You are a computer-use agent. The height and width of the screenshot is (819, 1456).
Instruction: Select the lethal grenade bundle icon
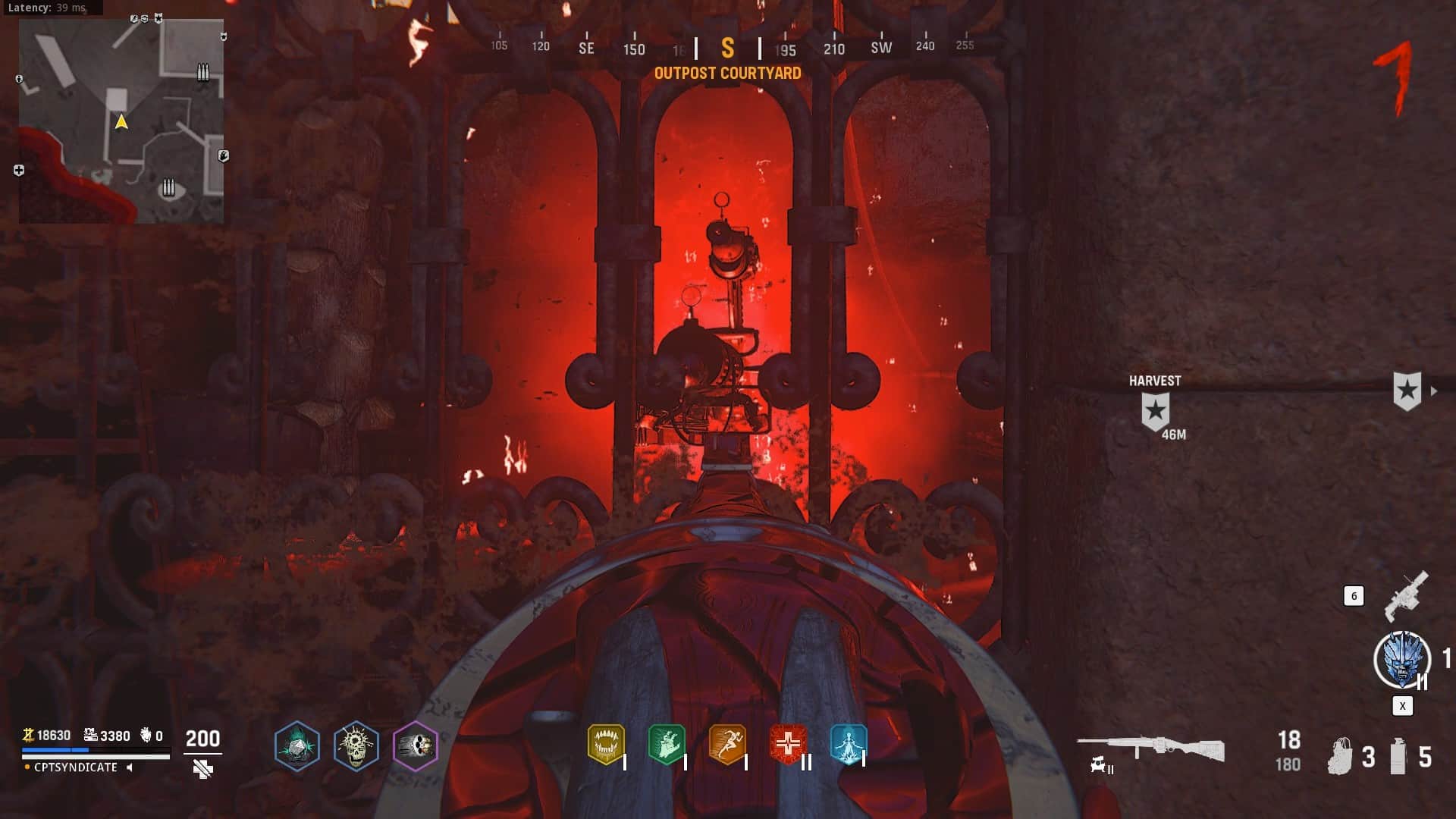pyautogui.click(x=1341, y=756)
